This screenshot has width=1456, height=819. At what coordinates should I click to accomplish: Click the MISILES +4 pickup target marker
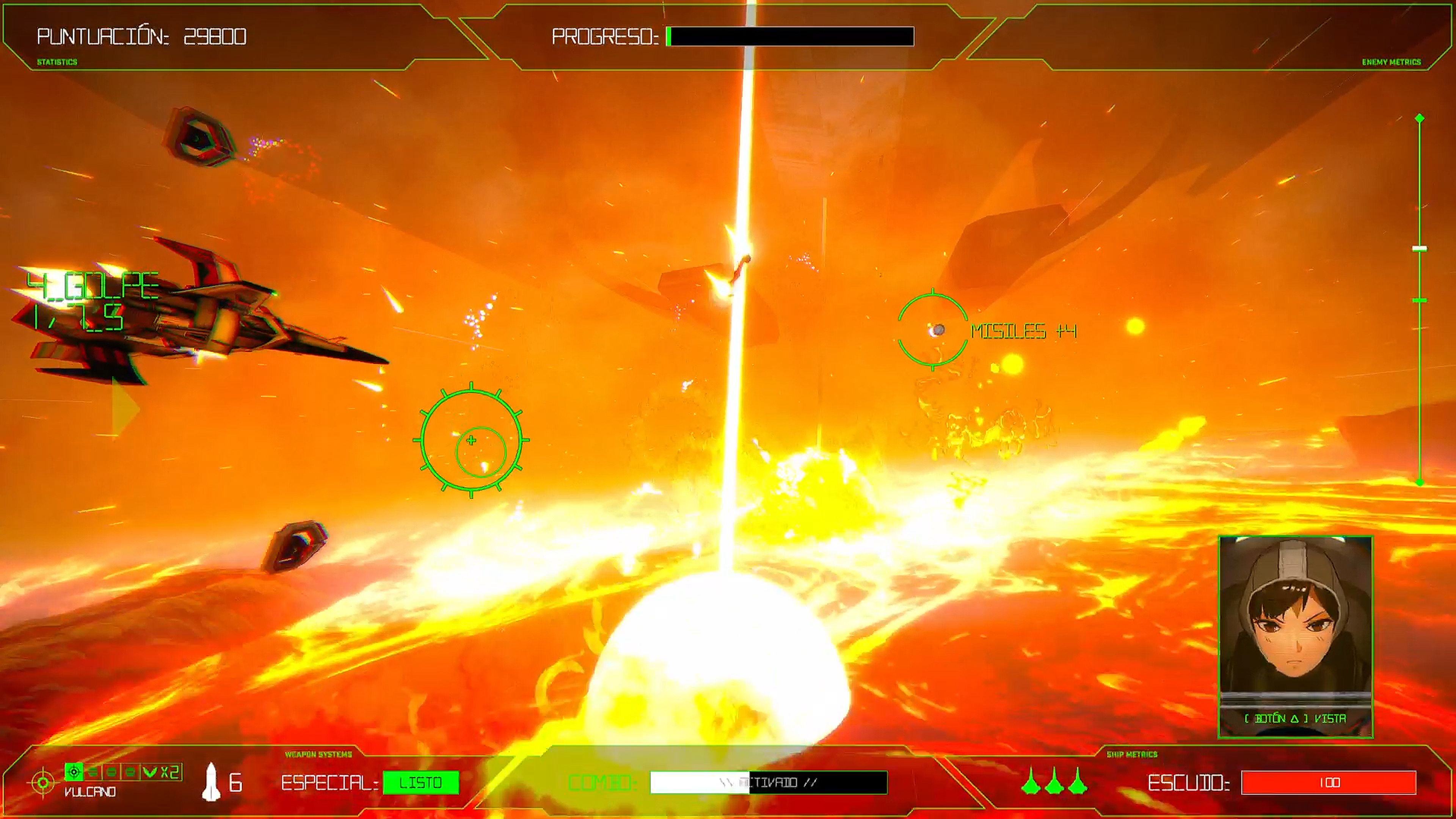[933, 329]
